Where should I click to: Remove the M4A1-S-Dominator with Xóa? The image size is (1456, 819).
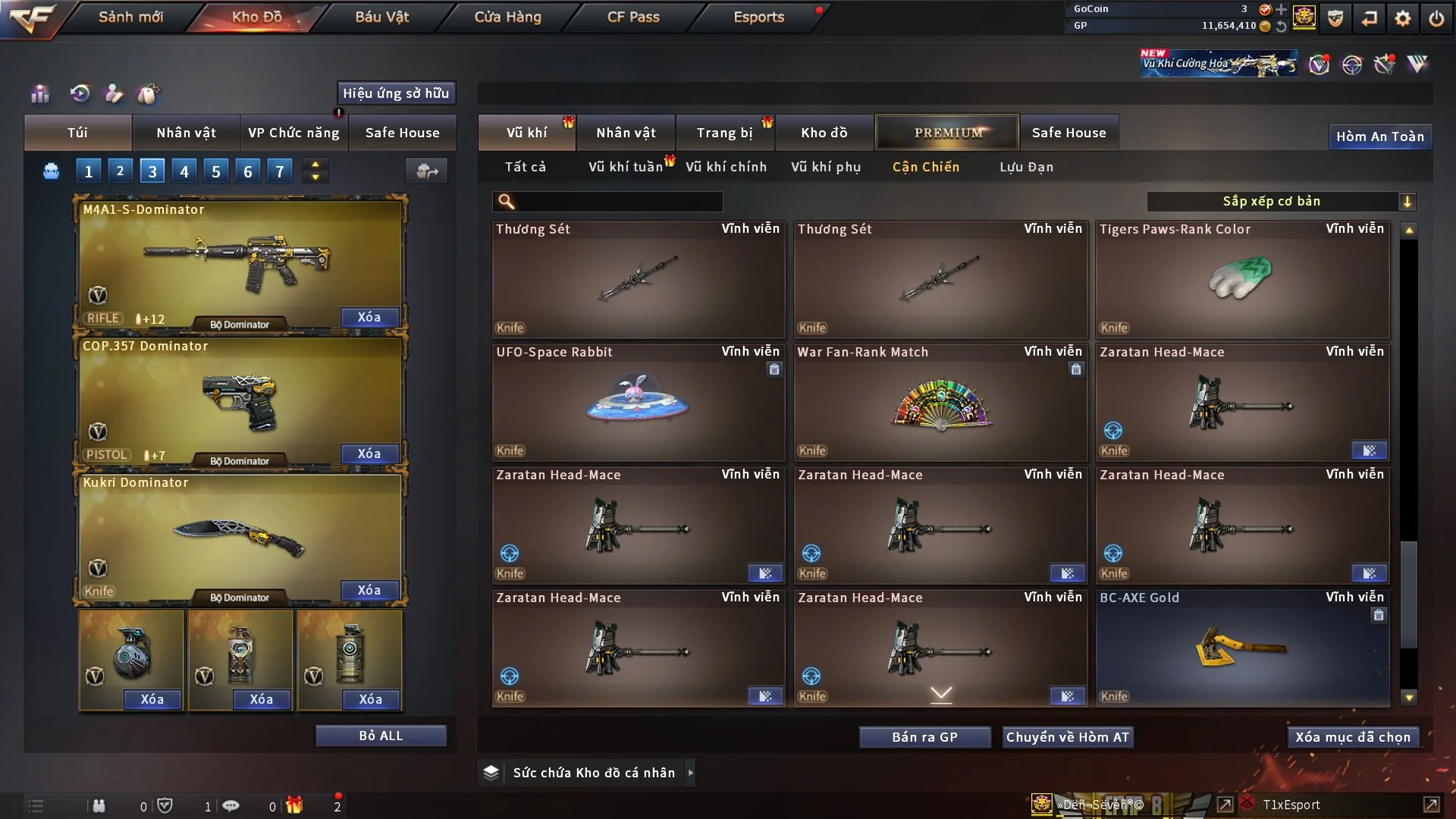point(369,317)
